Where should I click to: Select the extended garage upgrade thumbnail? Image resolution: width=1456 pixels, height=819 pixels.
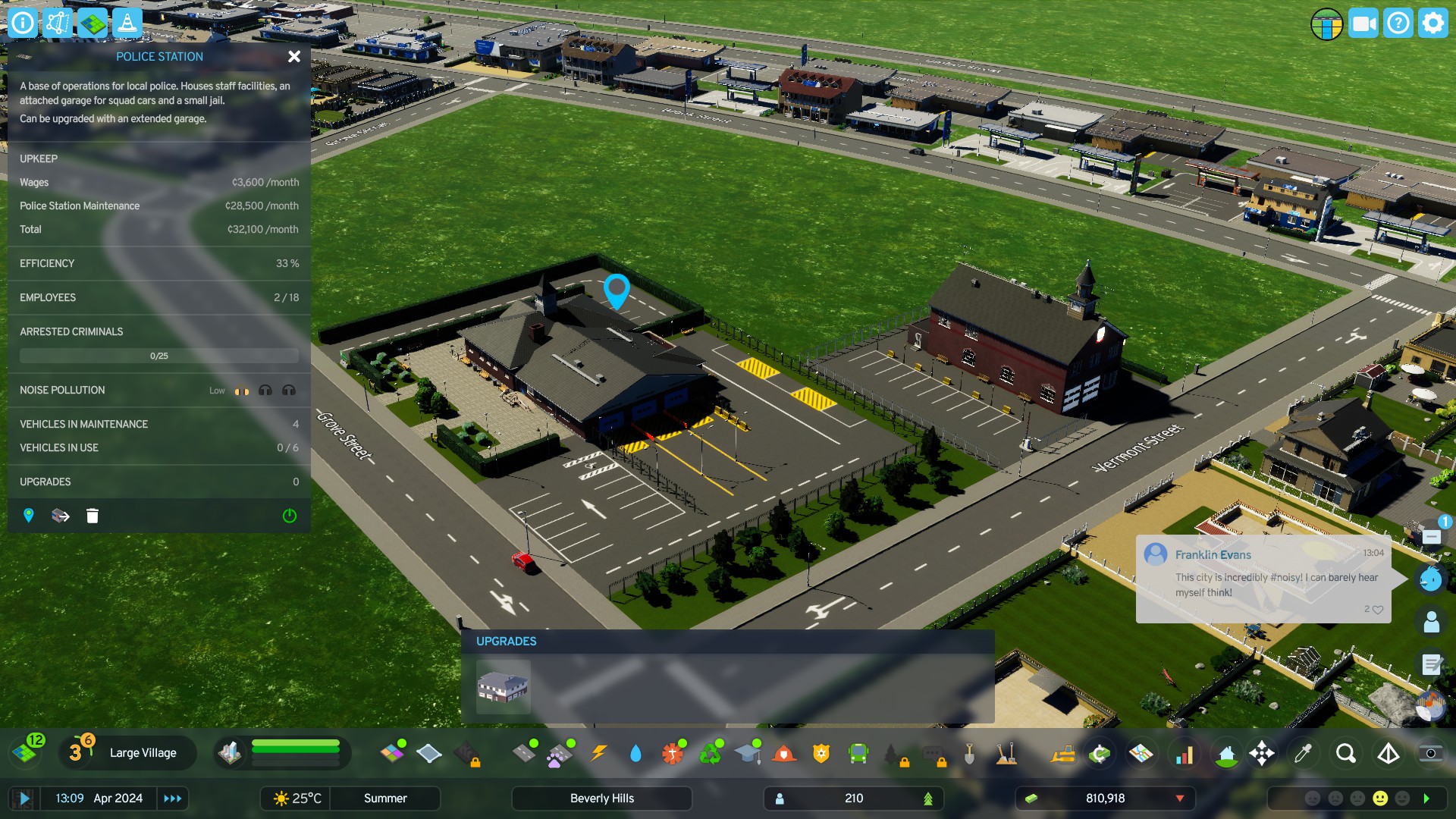tap(504, 688)
